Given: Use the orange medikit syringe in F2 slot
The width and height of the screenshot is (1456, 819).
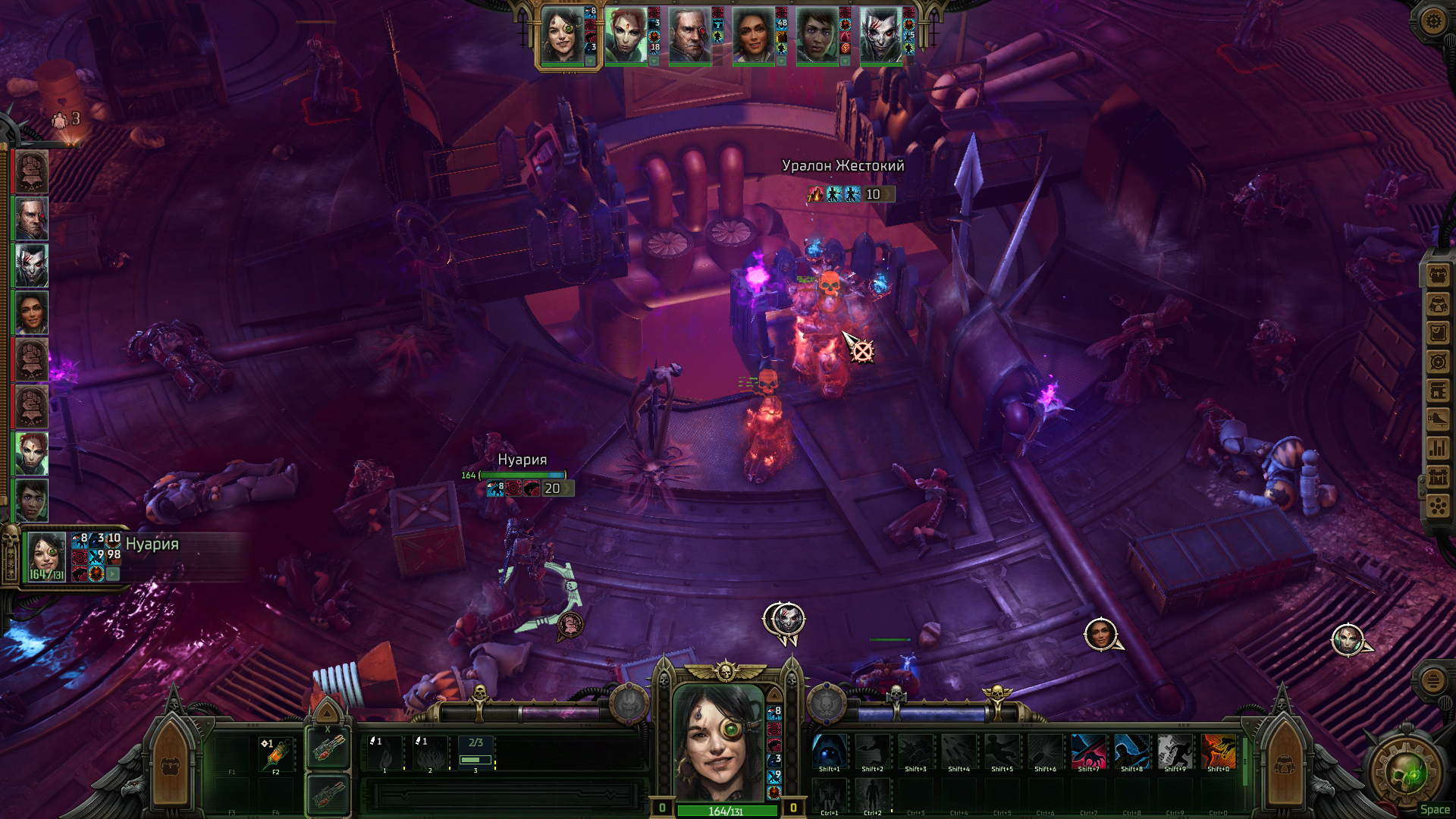Looking at the screenshot, I should (x=276, y=754).
